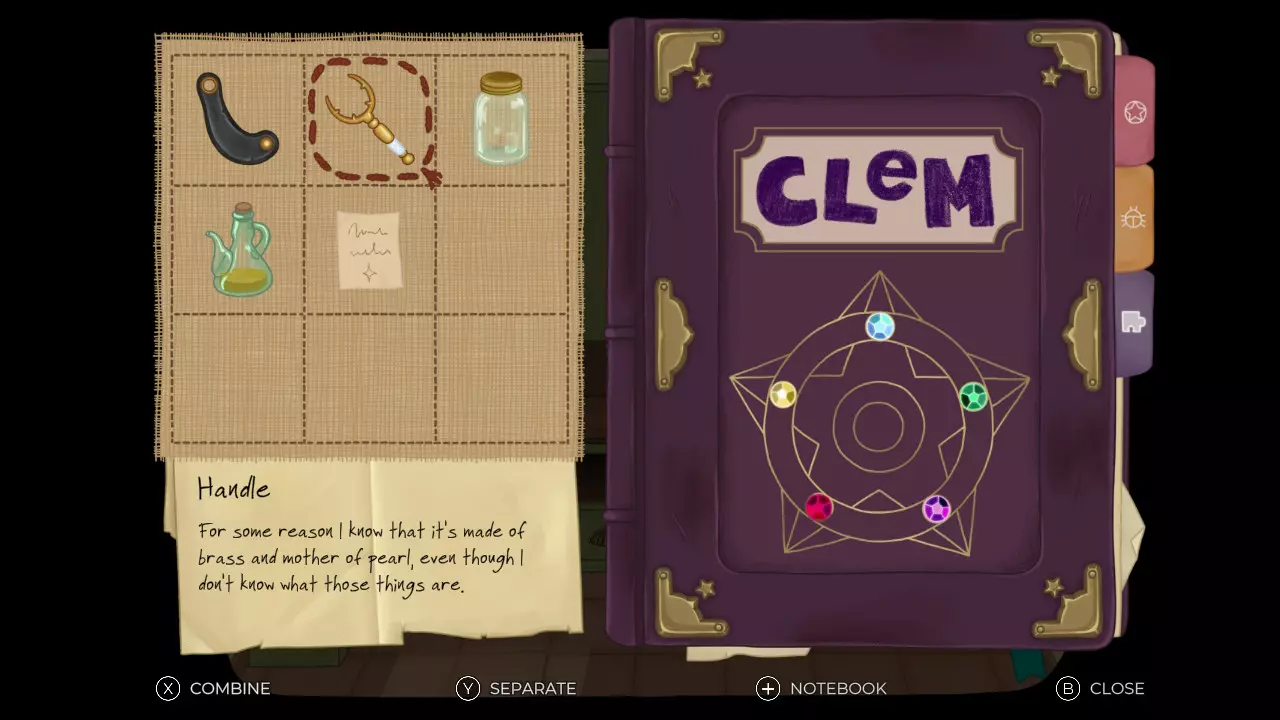Choose the glass jar in inventory
1280x720 pixels.
[x=501, y=119]
